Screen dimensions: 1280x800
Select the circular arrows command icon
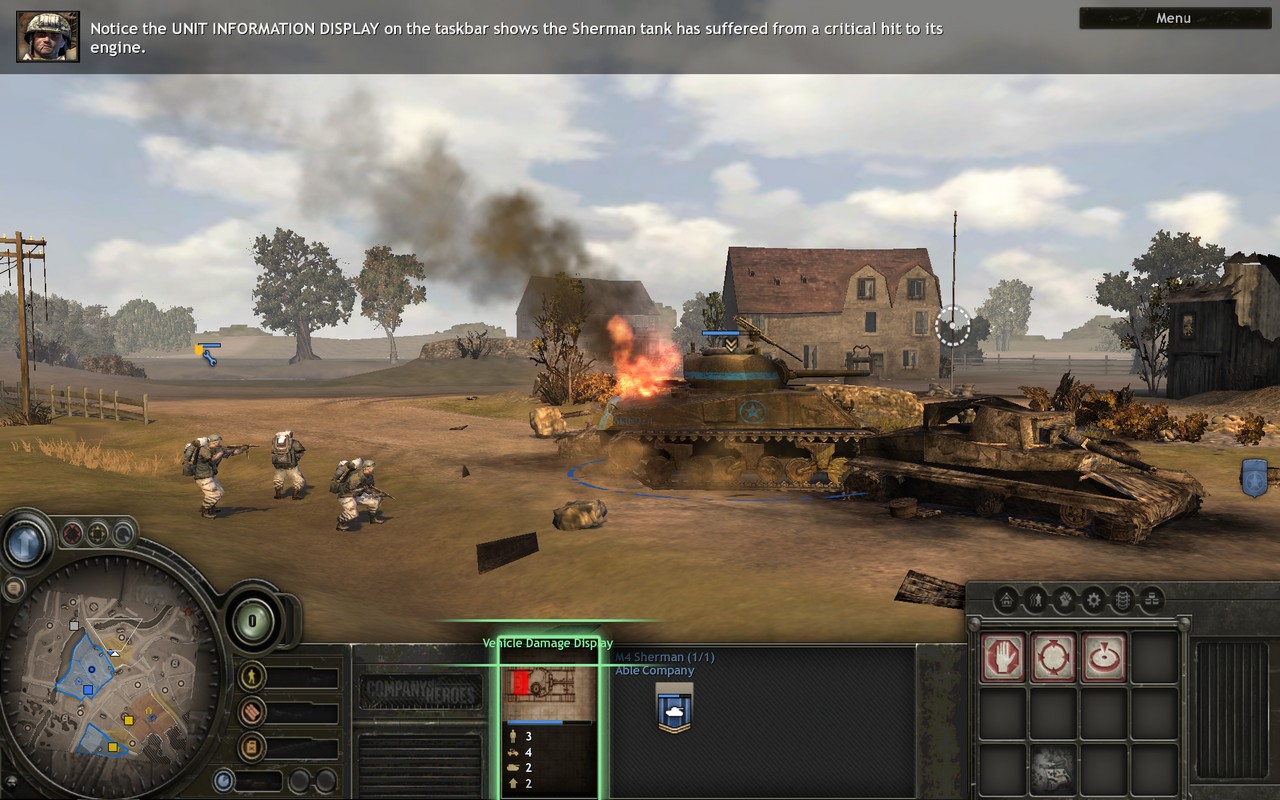[1054, 657]
